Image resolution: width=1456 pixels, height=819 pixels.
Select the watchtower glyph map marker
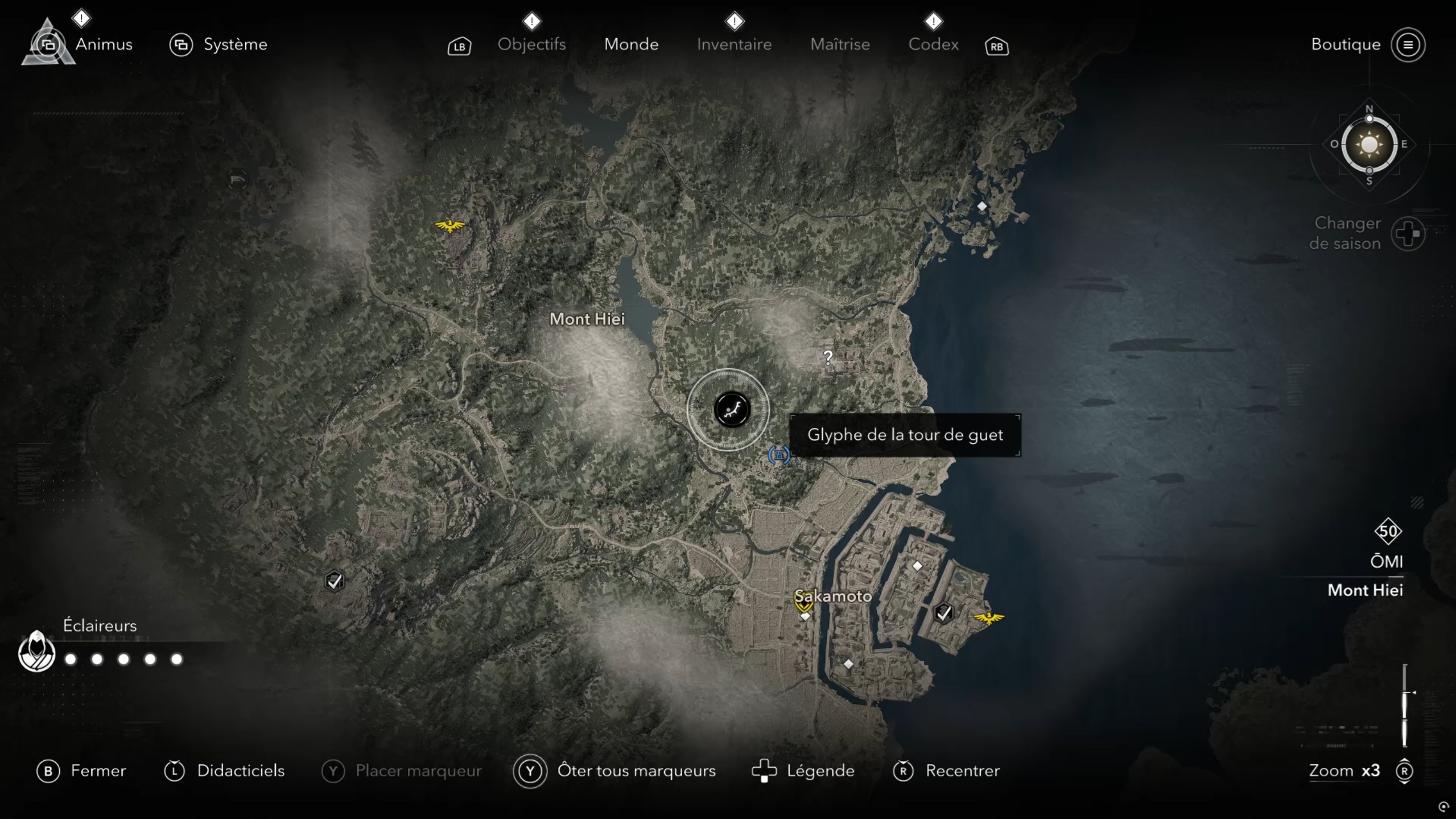tap(732, 409)
